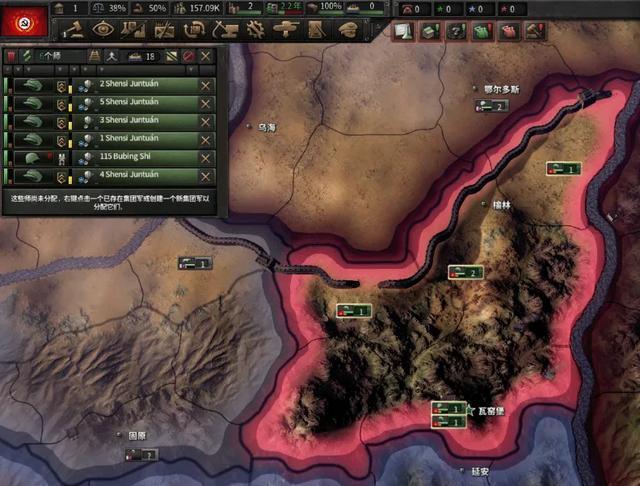Open the officer cap menu

click(x=349, y=30)
